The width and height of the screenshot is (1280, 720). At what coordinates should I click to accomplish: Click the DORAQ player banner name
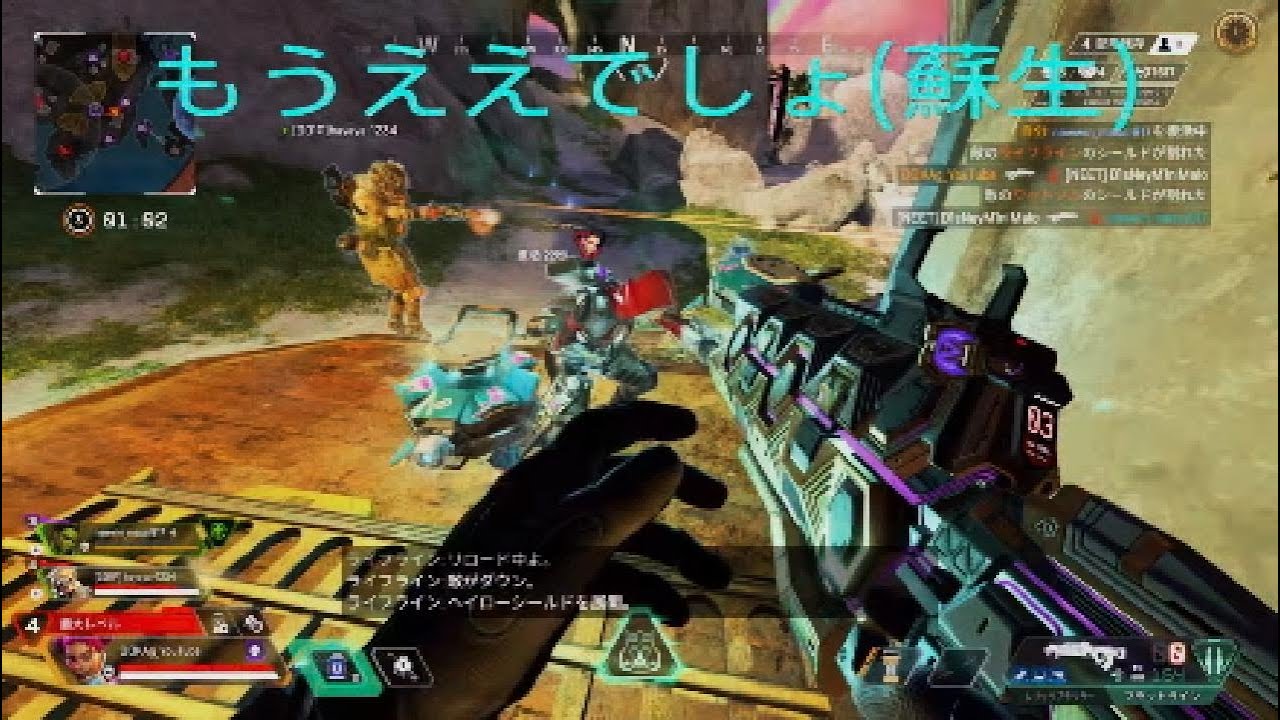pyautogui.click(x=160, y=651)
